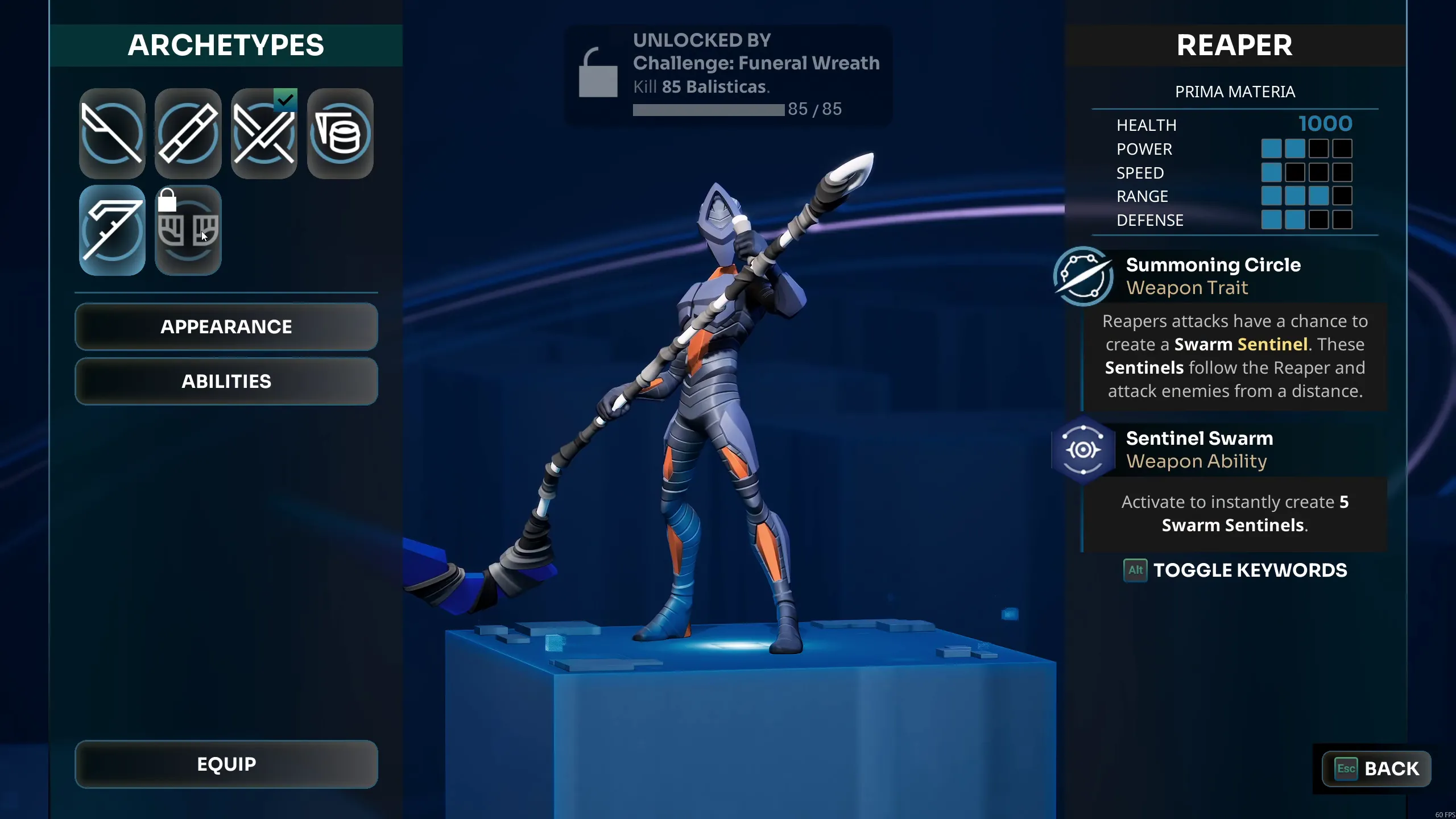Click the Sentinel Swarm weapon ability icon

point(1082,449)
